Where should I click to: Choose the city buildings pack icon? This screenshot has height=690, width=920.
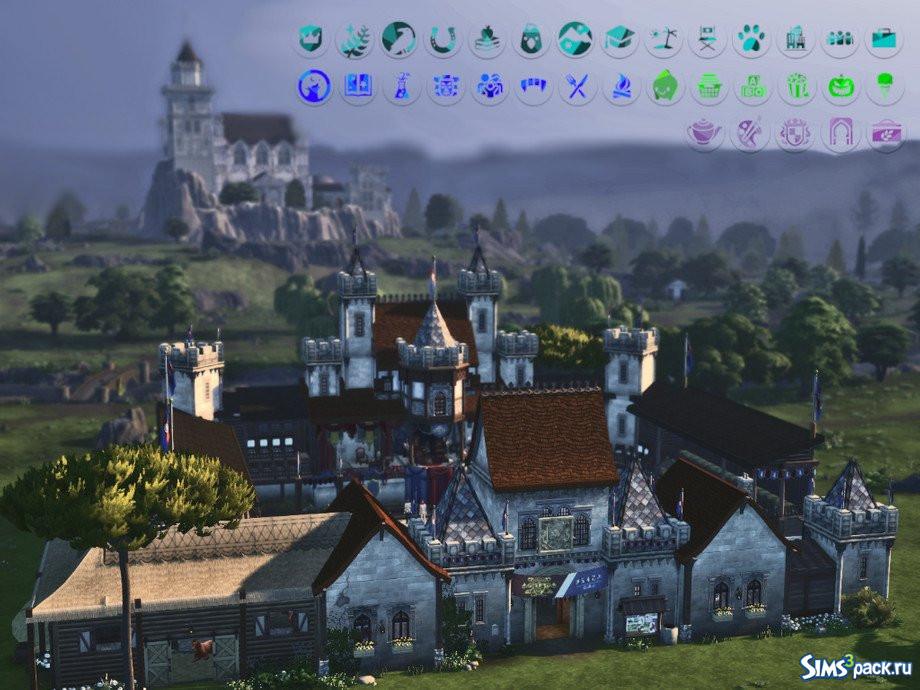pos(795,39)
